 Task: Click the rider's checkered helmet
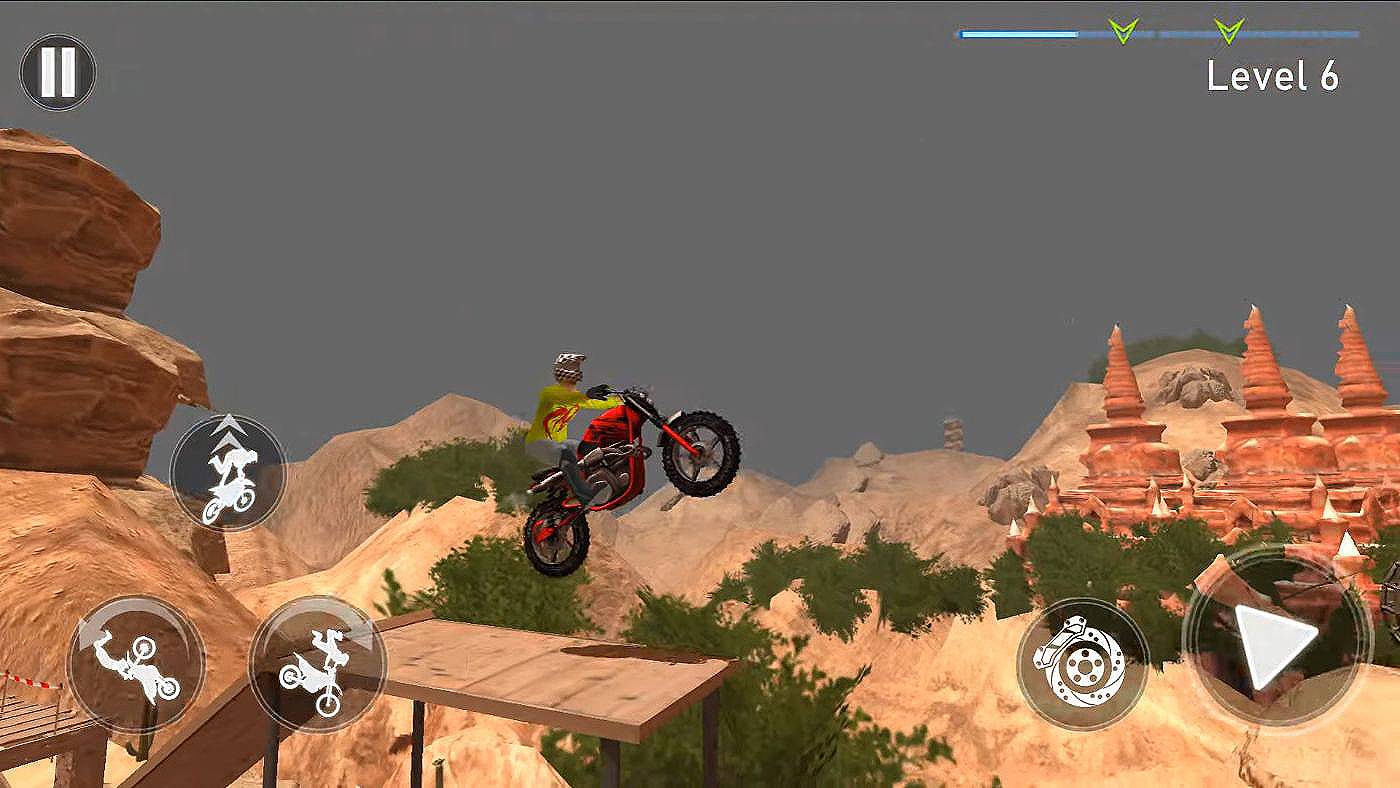(568, 365)
